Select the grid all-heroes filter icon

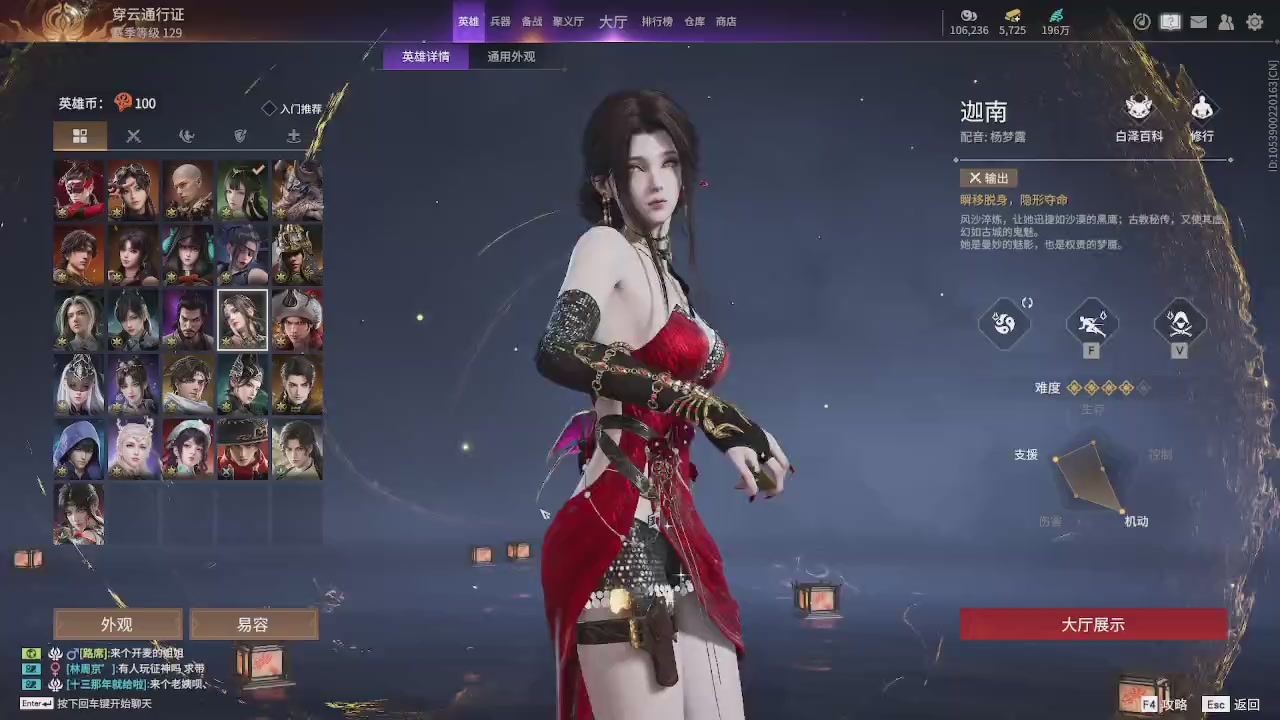[x=80, y=136]
